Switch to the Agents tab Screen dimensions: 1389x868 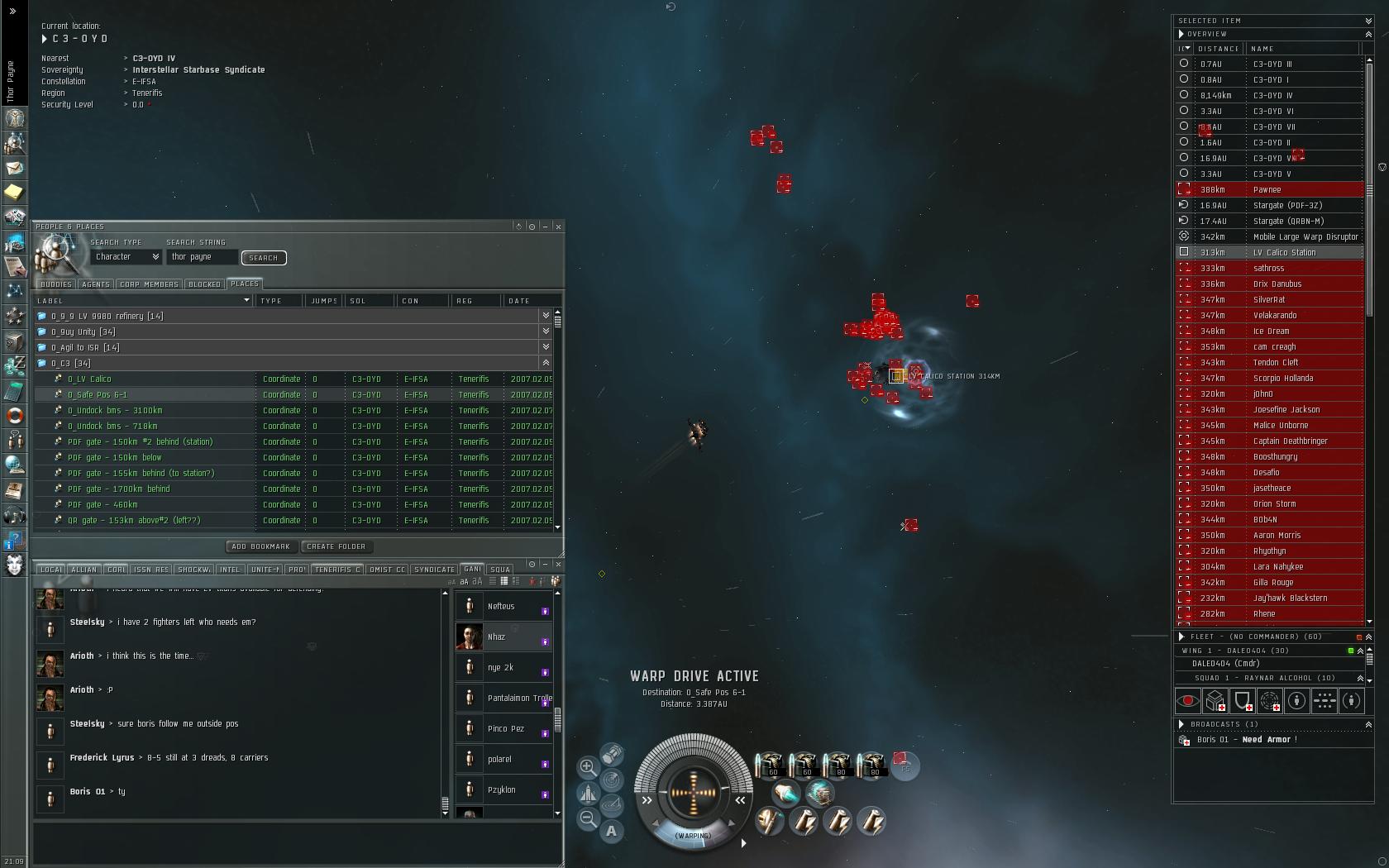click(x=96, y=284)
